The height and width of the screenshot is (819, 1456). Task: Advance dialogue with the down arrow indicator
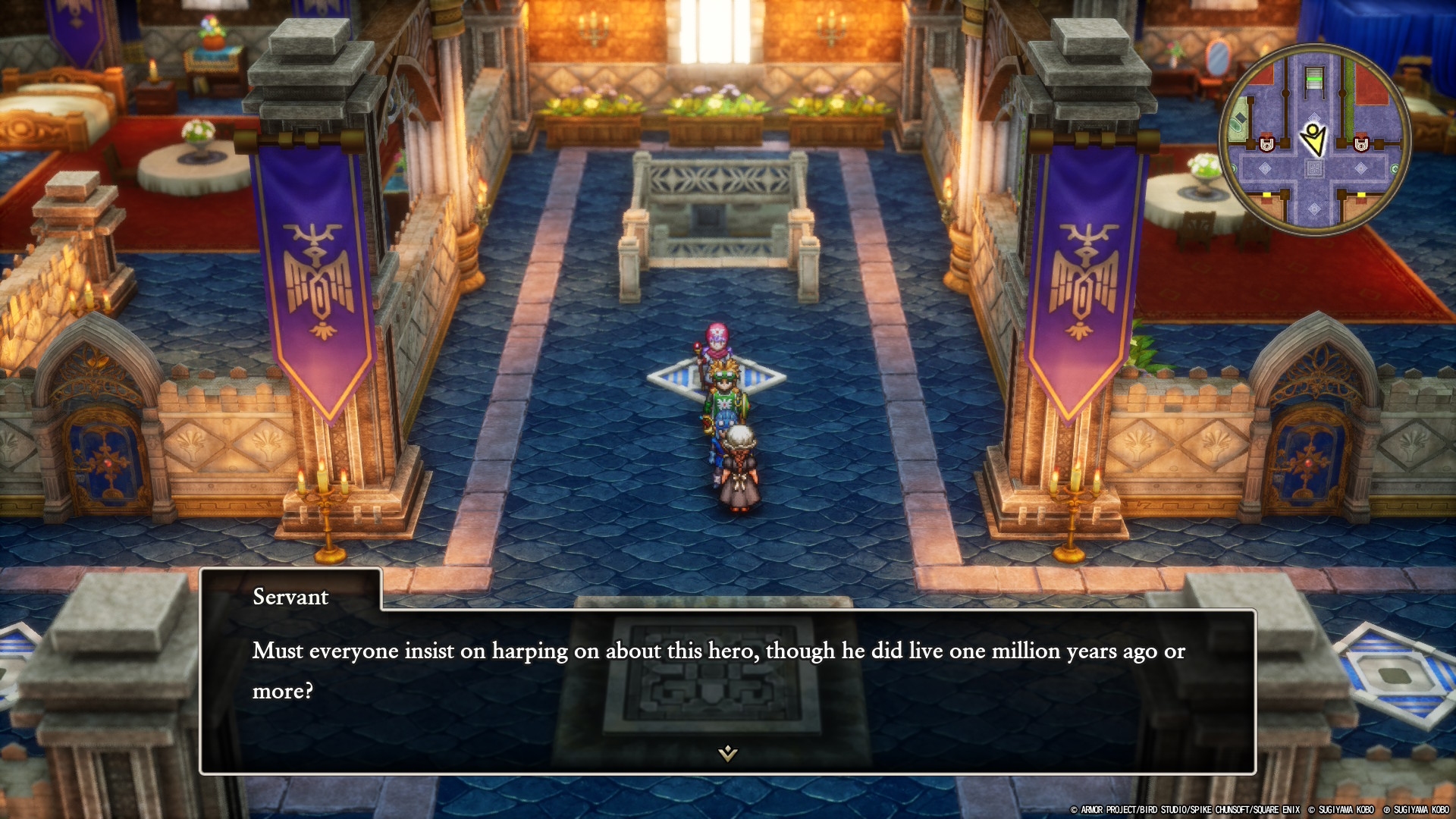coord(727,752)
